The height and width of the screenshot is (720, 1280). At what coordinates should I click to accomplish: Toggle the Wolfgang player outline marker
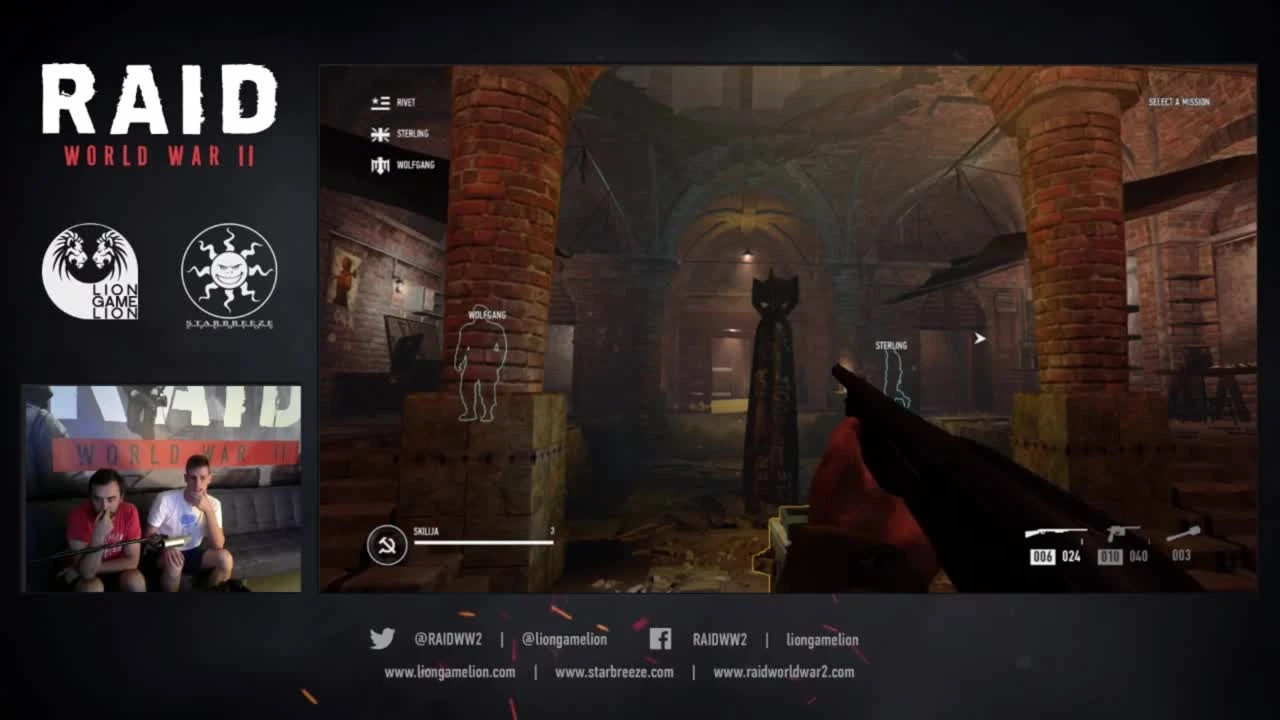pyautogui.click(x=483, y=370)
